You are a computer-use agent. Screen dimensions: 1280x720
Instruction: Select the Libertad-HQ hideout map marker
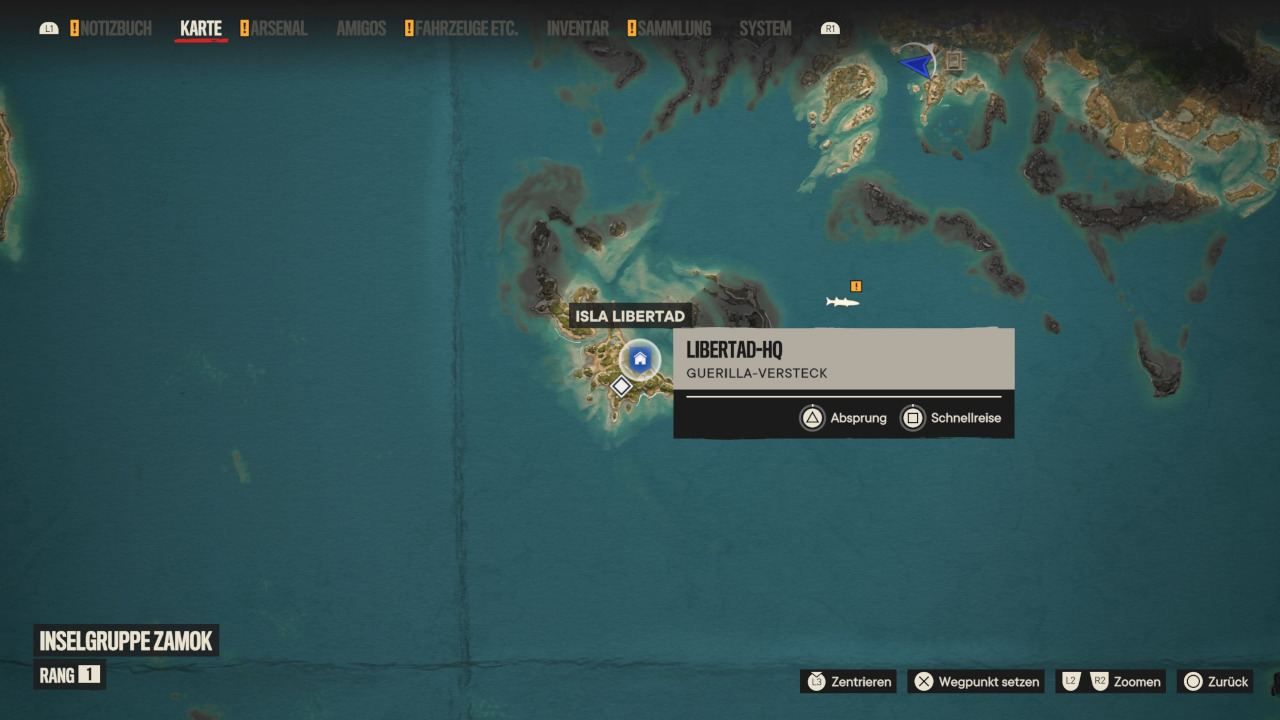coord(640,359)
